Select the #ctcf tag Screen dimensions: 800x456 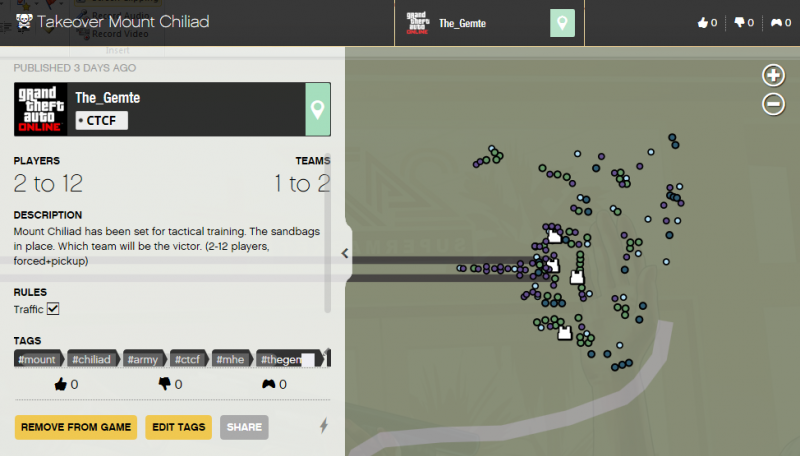pos(189,359)
